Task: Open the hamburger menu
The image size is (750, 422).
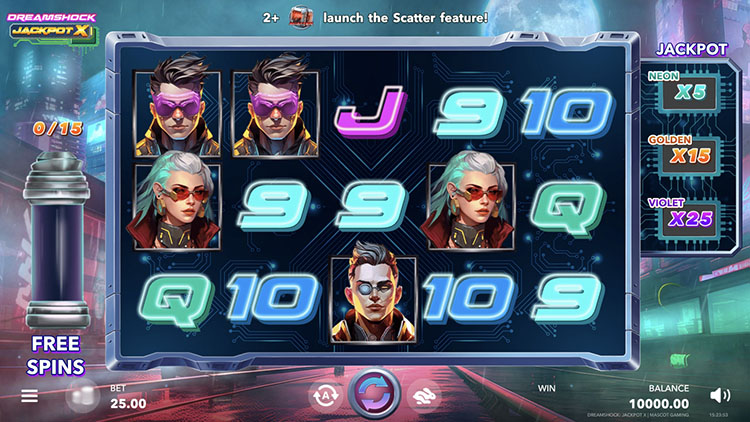Action: click(30, 396)
